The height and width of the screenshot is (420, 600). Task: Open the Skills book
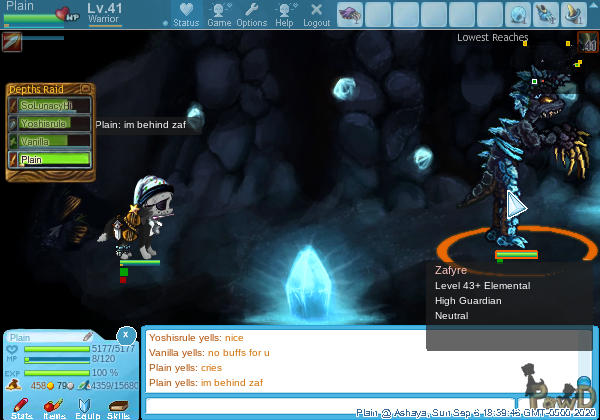coord(118,405)
